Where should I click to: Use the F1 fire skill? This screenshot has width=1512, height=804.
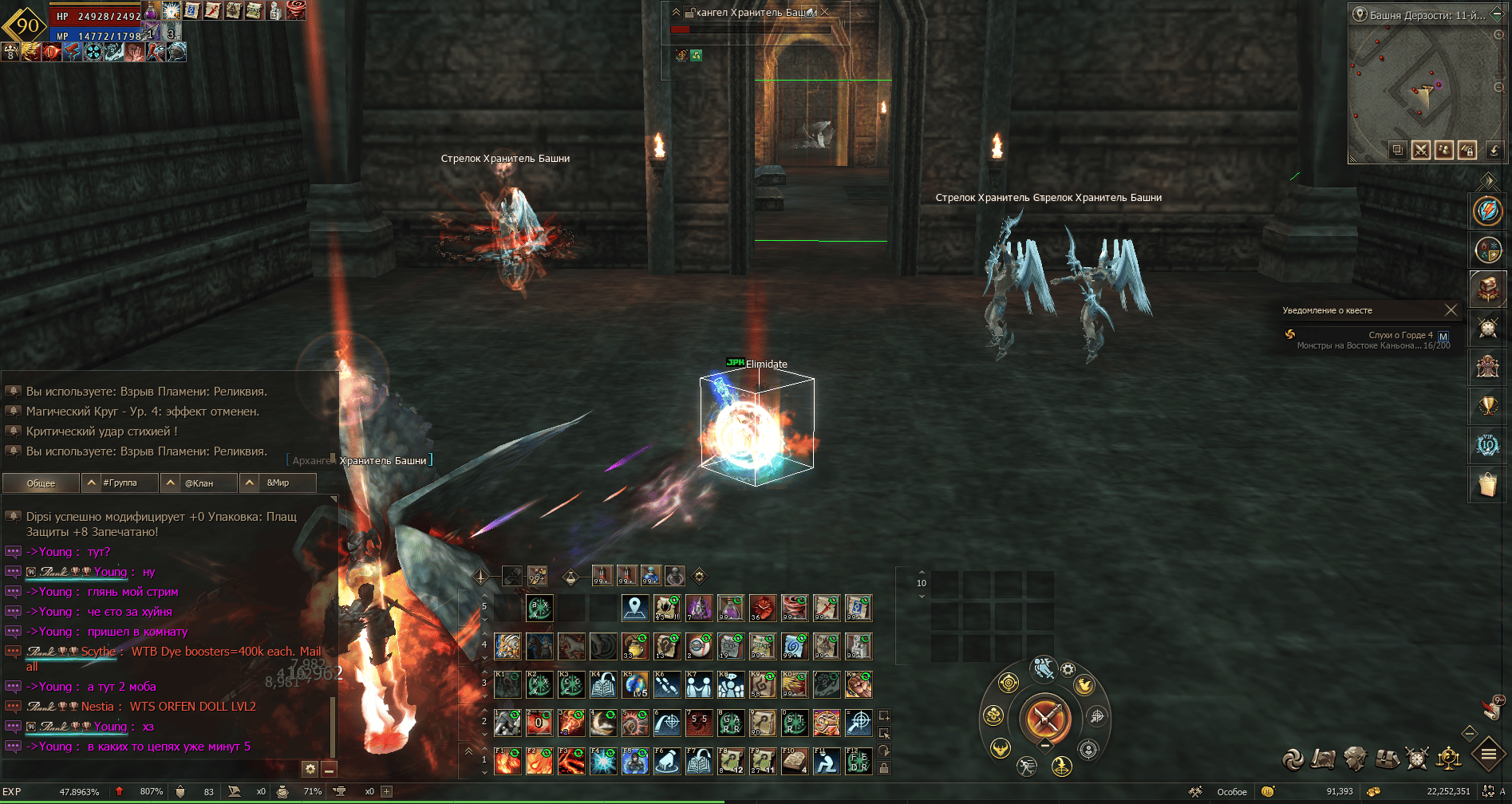pyautogui.click(x=507, y=761)
